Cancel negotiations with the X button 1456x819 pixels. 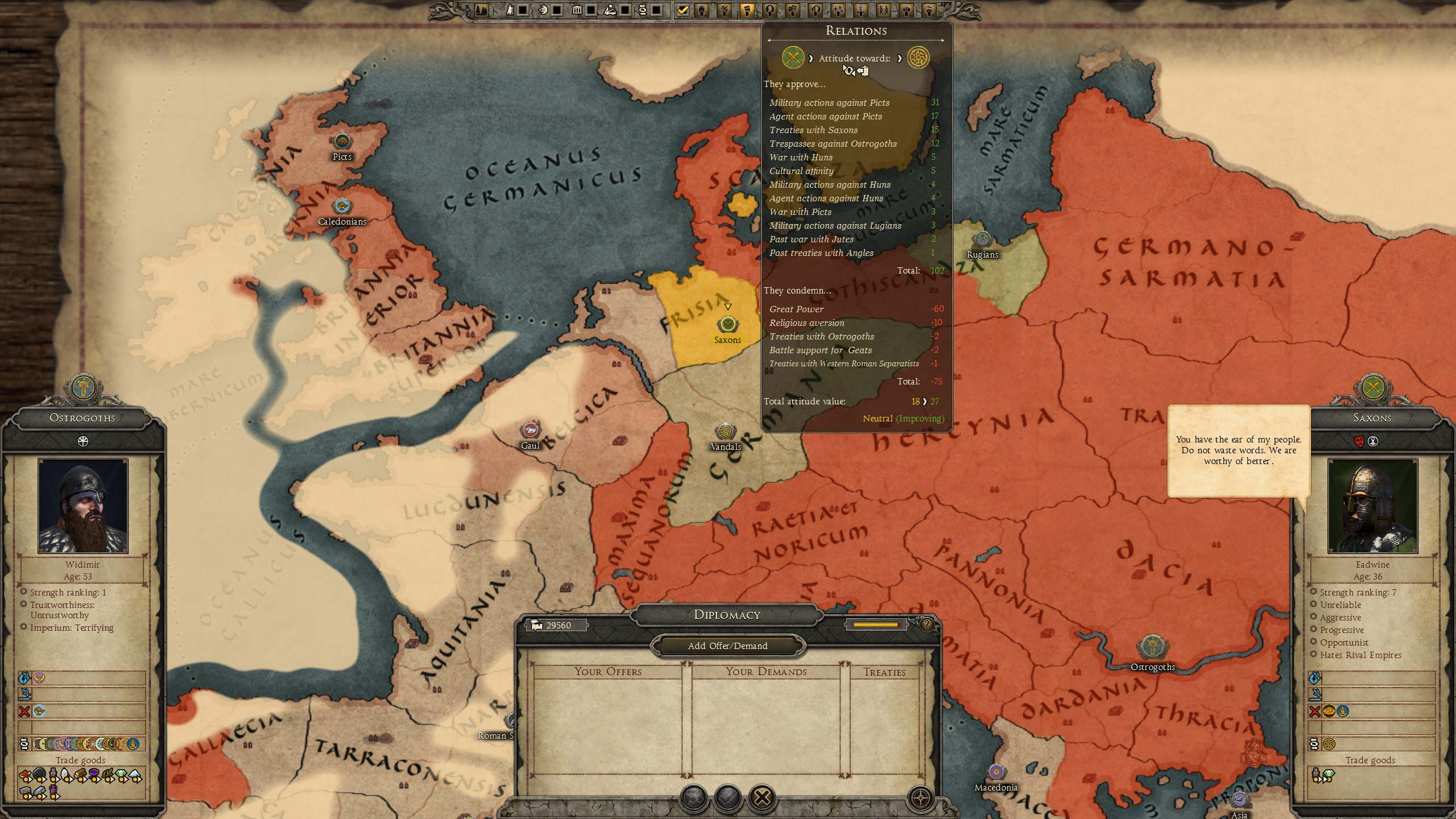click(x=762, y=797)
